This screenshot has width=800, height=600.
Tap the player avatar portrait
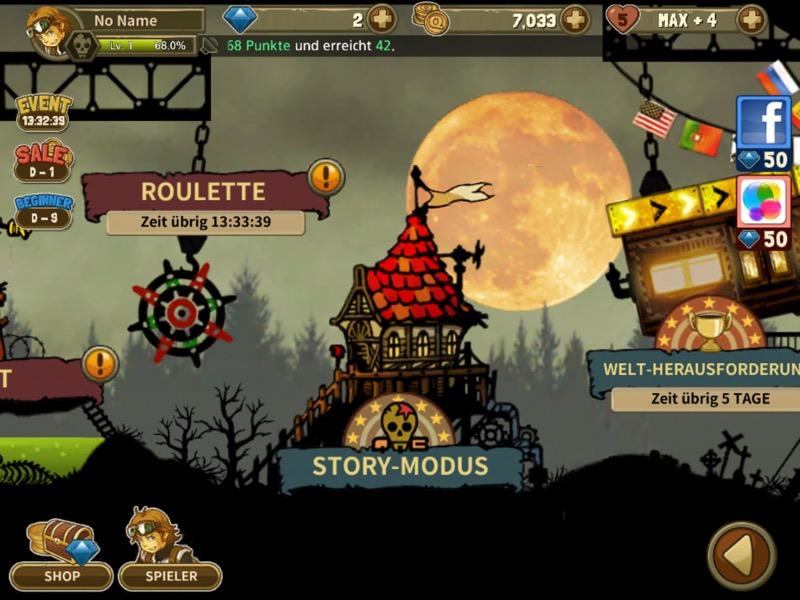tap(50, 28)
